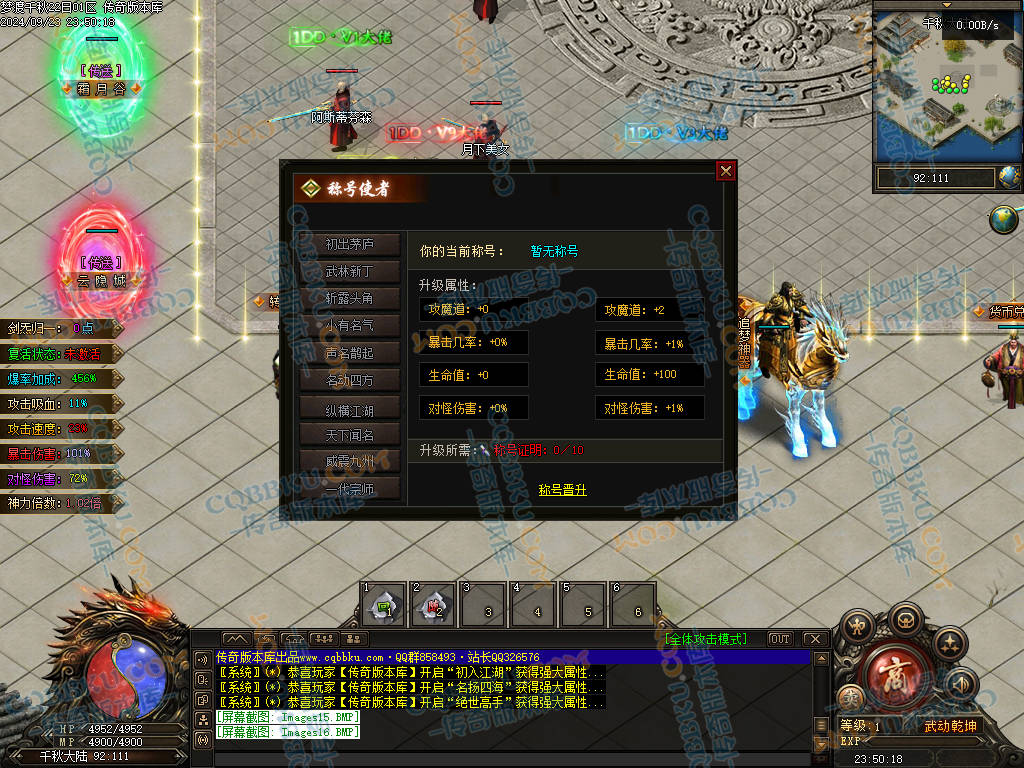Viewport: 1024px width, 768px height.
Task: Use the item in hotbar slot 2
Action: (434, 604)
